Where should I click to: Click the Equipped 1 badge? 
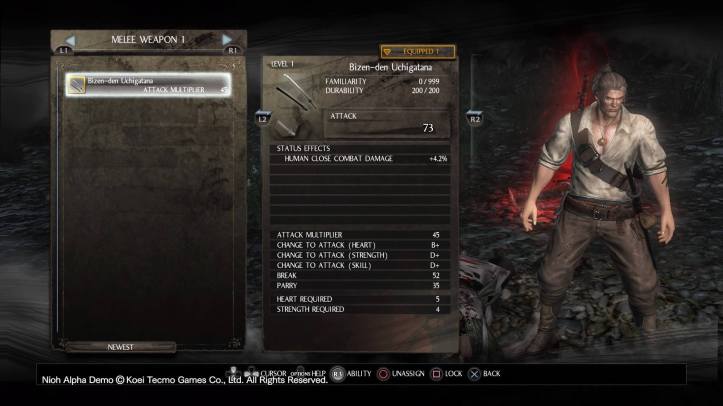[417, 51]
